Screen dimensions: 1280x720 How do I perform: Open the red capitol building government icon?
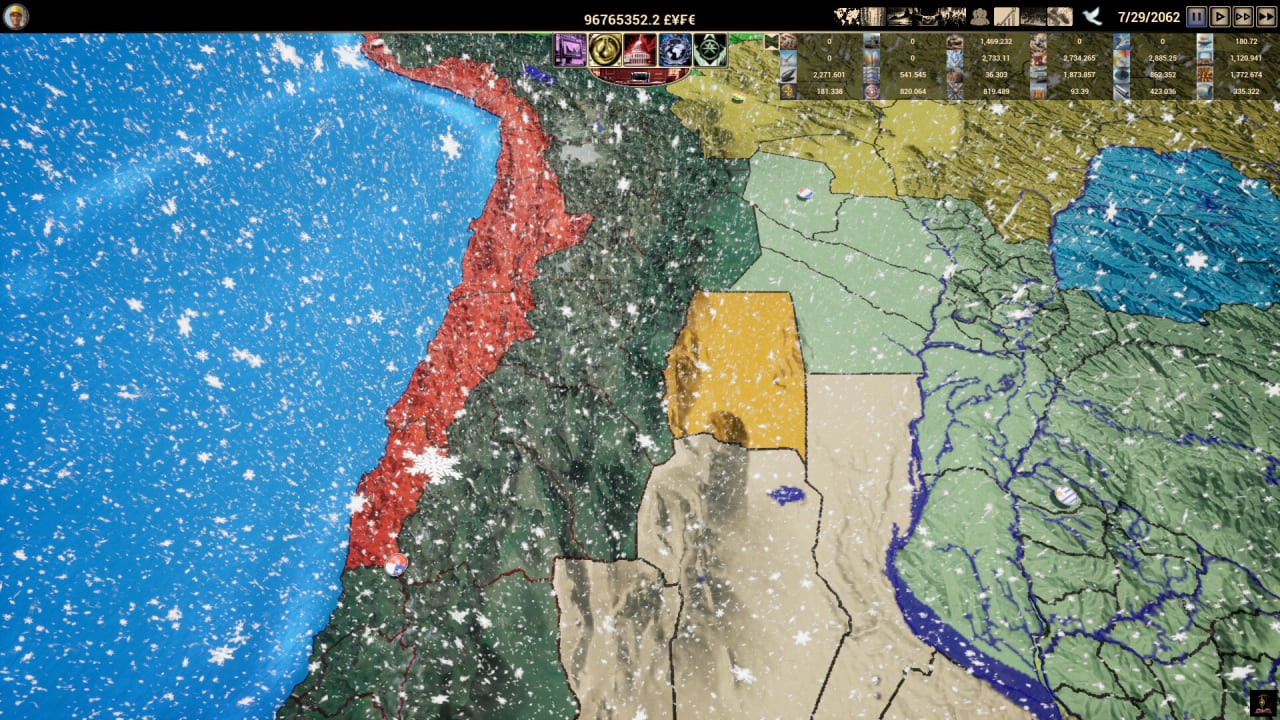click(x=640, y=49)
